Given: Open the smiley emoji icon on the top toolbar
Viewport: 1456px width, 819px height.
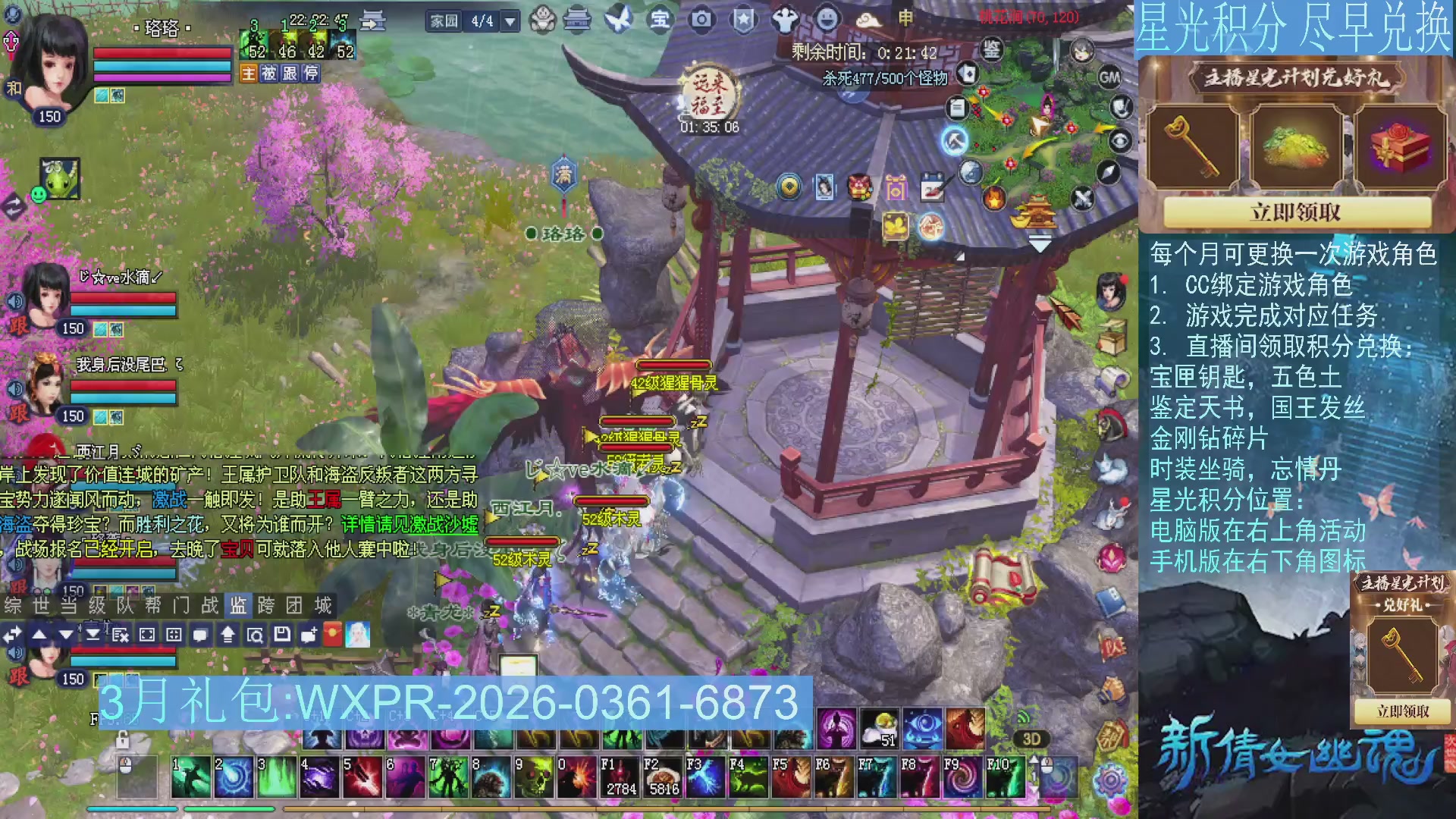Looking at the screenshot, I should click(828, 20).
